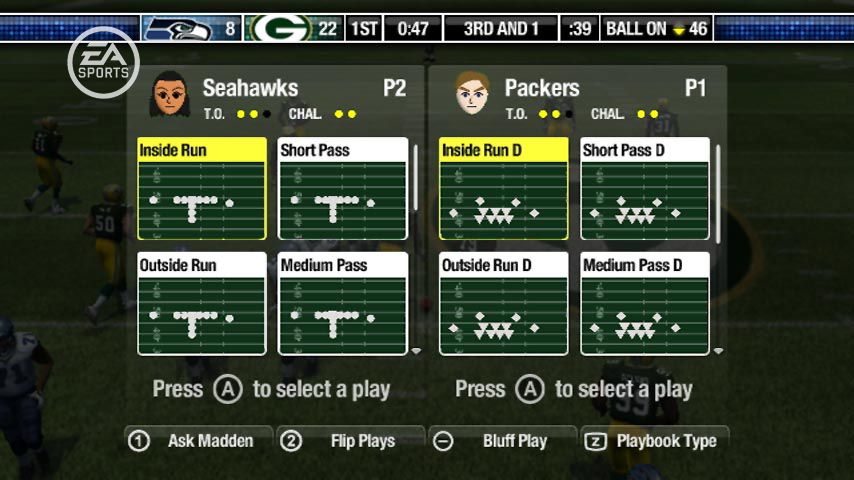Show more Seahawks plays with down arrow
This screenshot has height=480, width=854.
click(x=416, y=351)
